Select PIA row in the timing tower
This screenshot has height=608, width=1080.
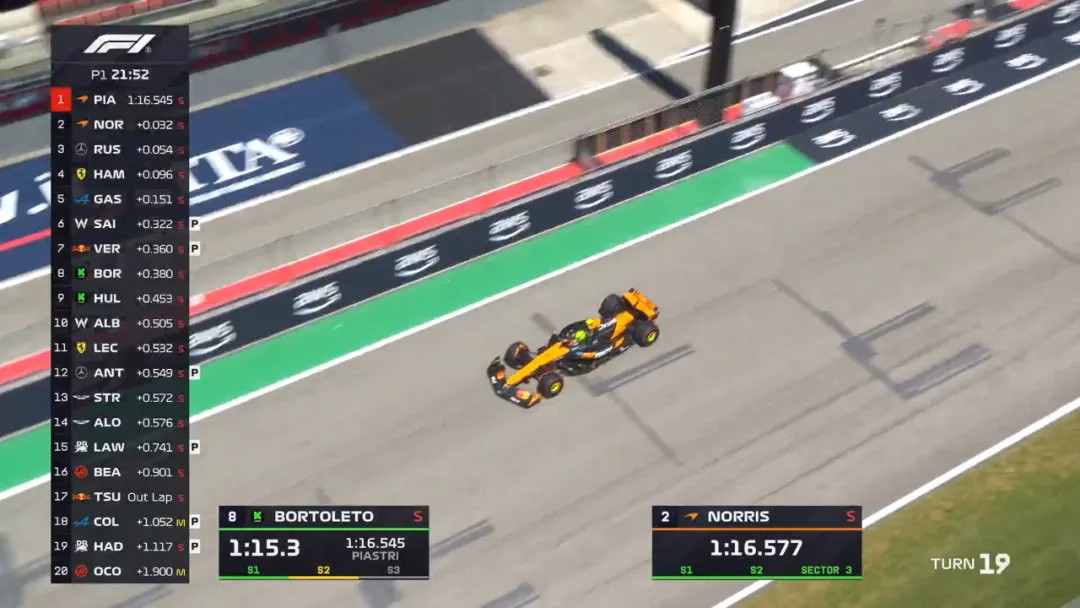[120, 100]
